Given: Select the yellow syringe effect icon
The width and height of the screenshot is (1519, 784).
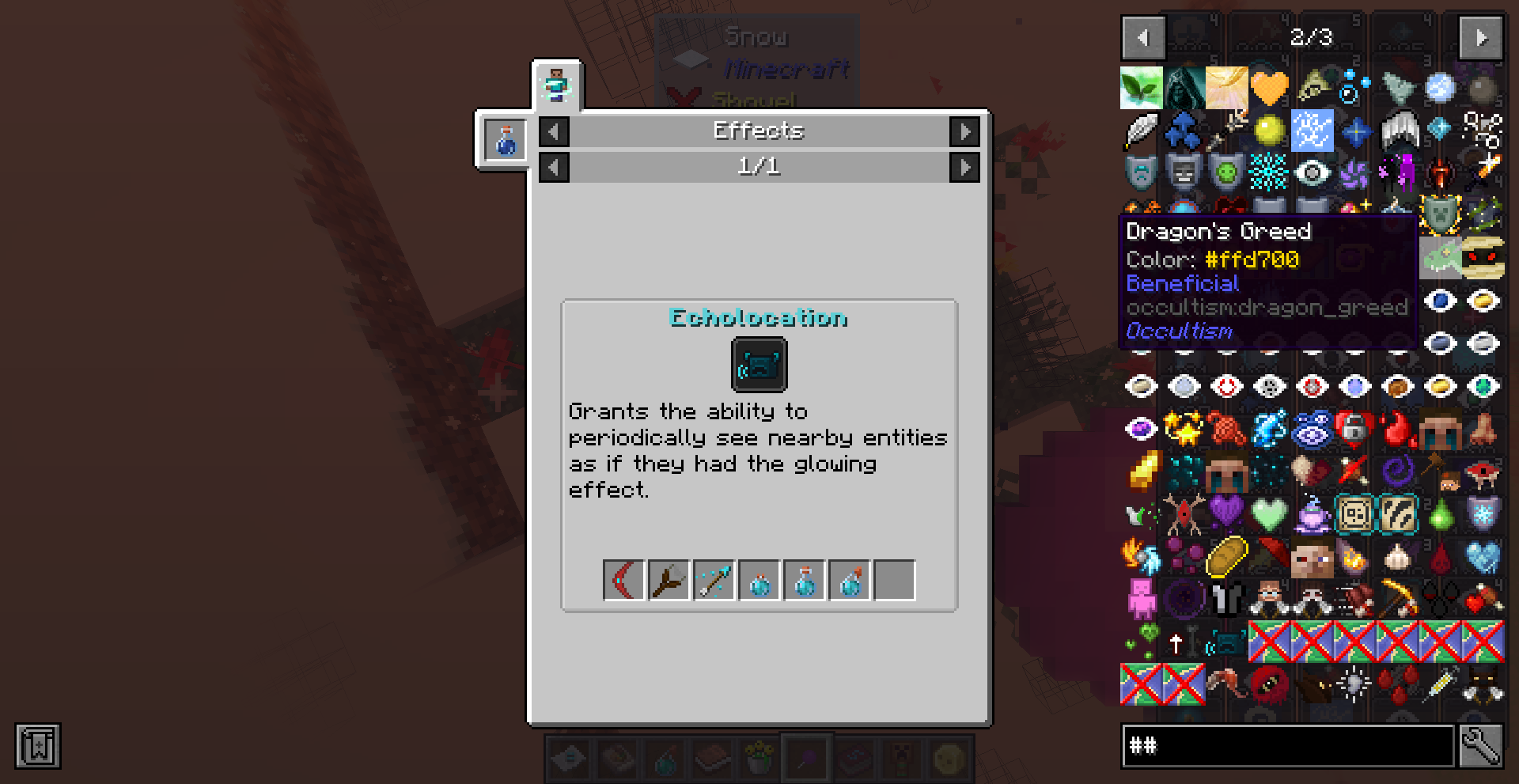Looking at the screenshot, I should point(1441,684).
